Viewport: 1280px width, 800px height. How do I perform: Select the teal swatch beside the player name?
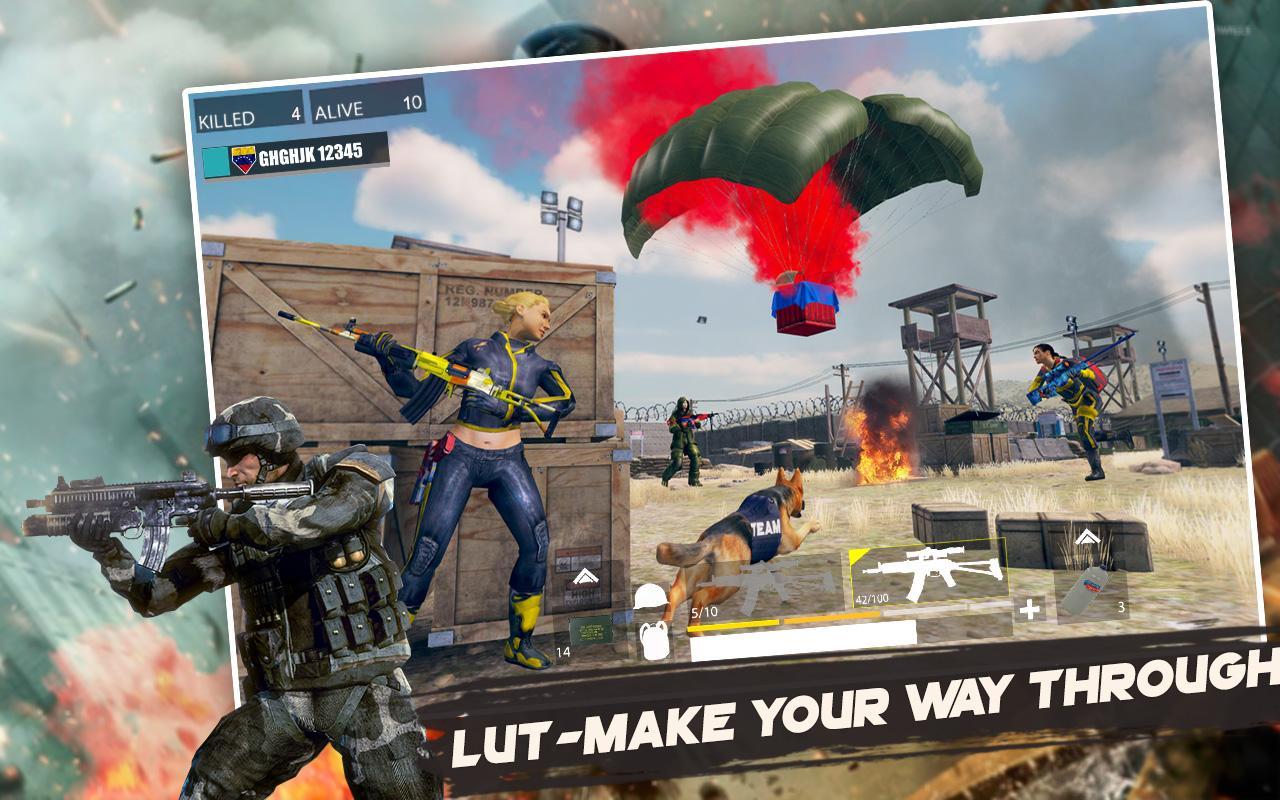[x=216, y=160]
